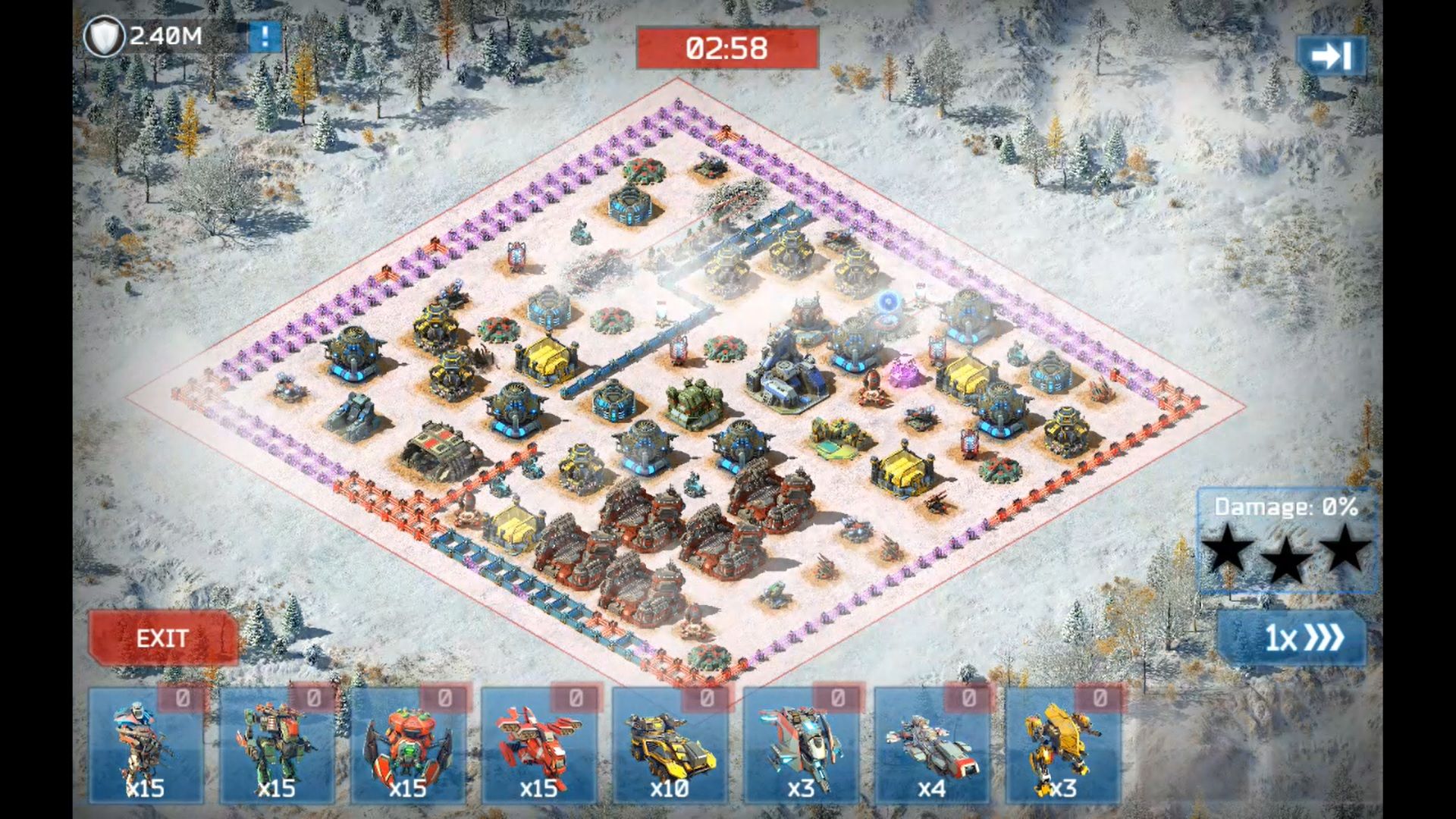Toggle the 1x battle speed button
This screenshot has width=1456, height=819.
click(x=1291, y=638)
